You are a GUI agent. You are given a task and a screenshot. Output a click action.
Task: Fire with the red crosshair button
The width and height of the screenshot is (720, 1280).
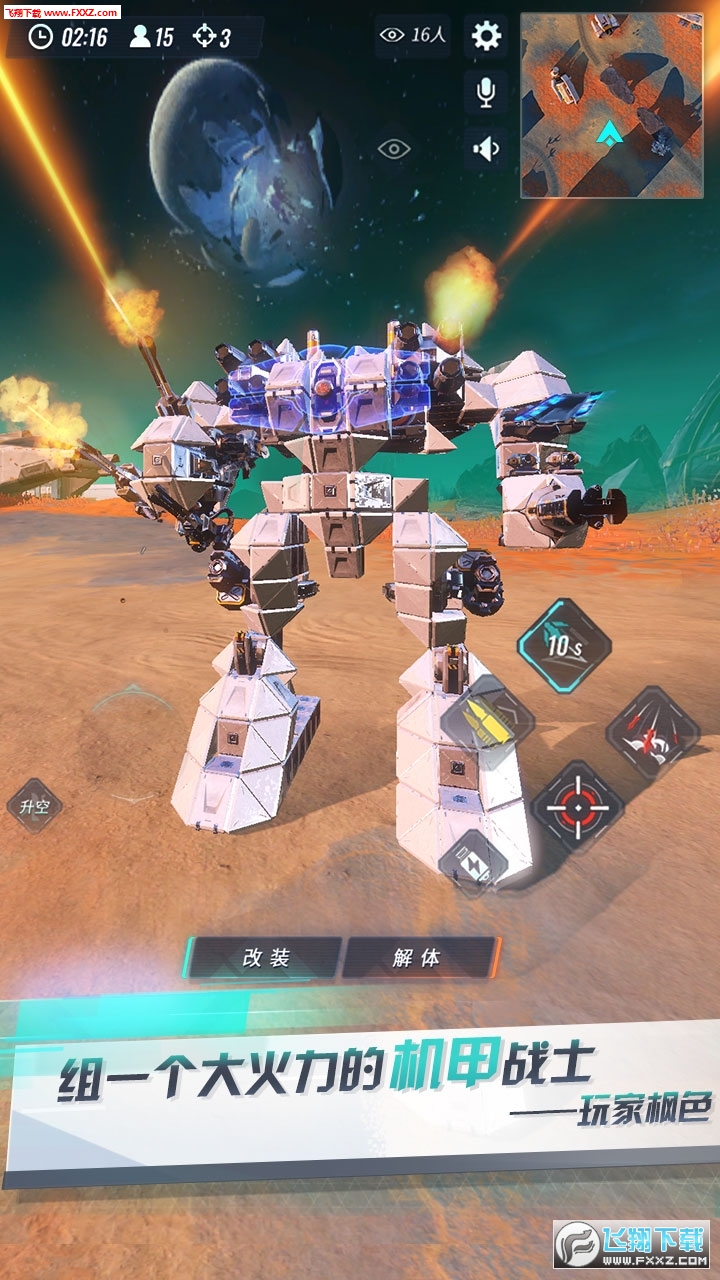pyautogui.click(x=577, y=806)
